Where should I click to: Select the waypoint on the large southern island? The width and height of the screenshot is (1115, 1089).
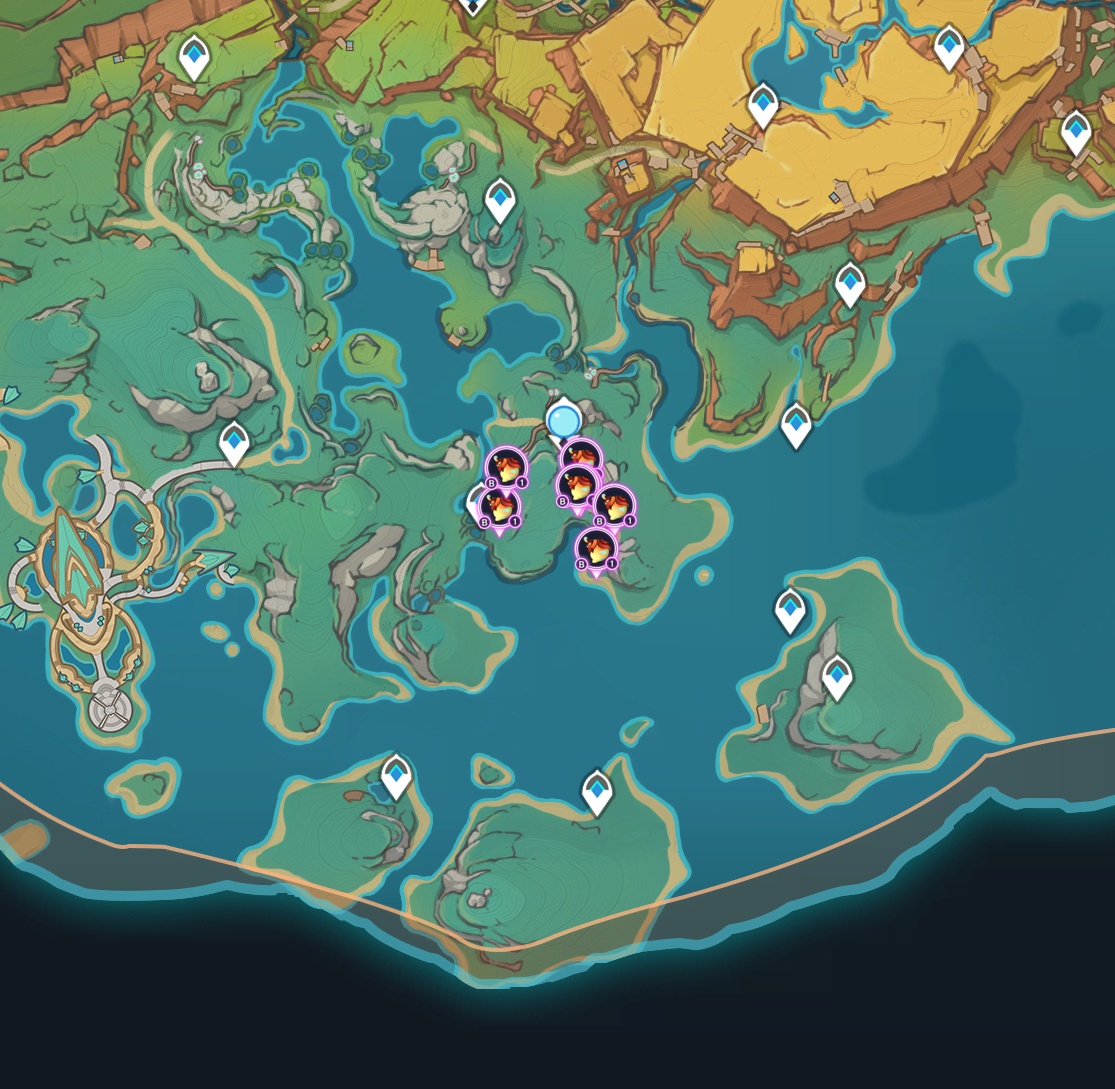click(597, 790)
